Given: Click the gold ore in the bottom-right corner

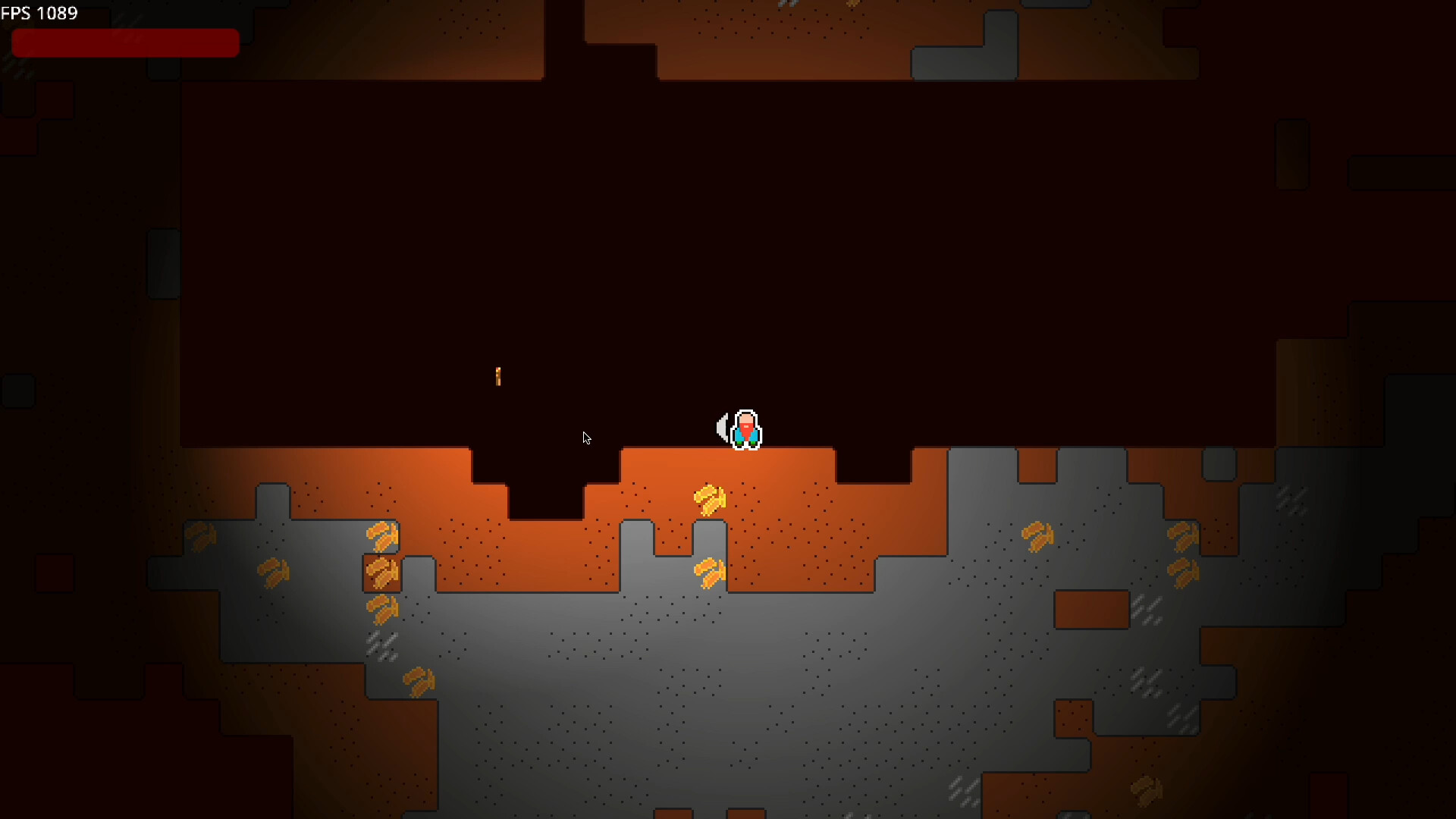Looking at the screenshot, I should [x=1145, y=789].
